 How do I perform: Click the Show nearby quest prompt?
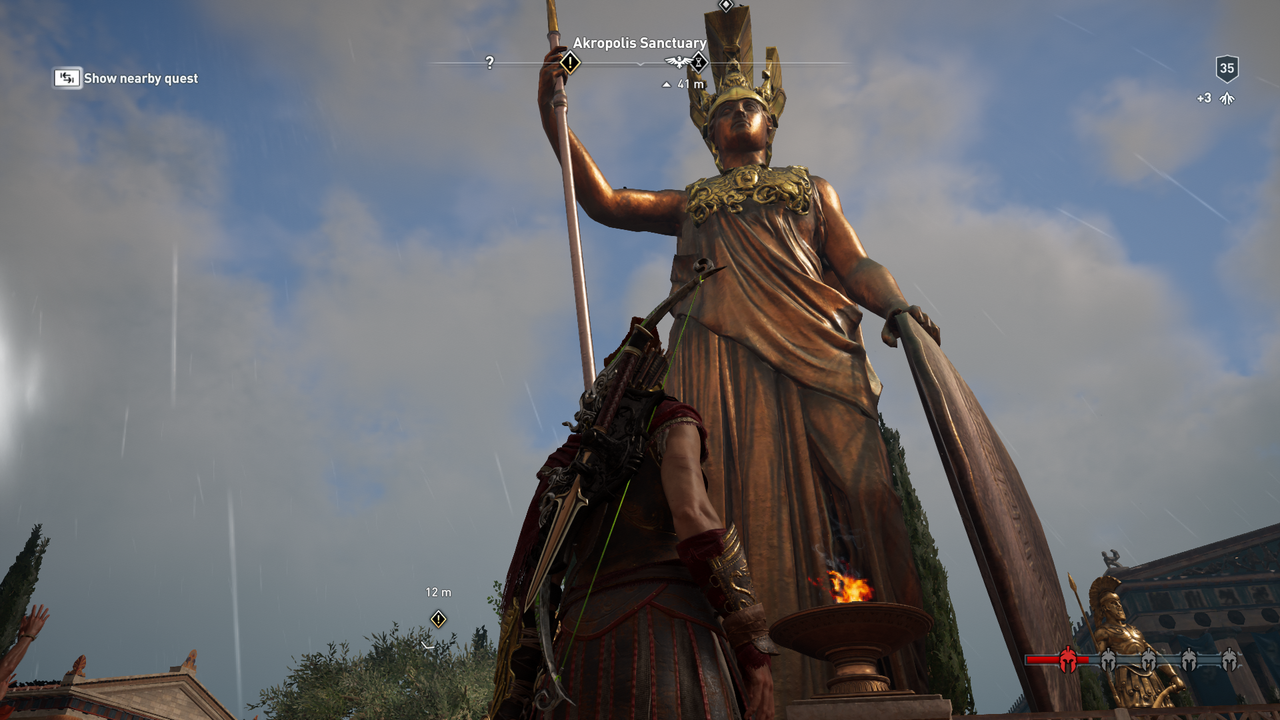tap(126, 78)
